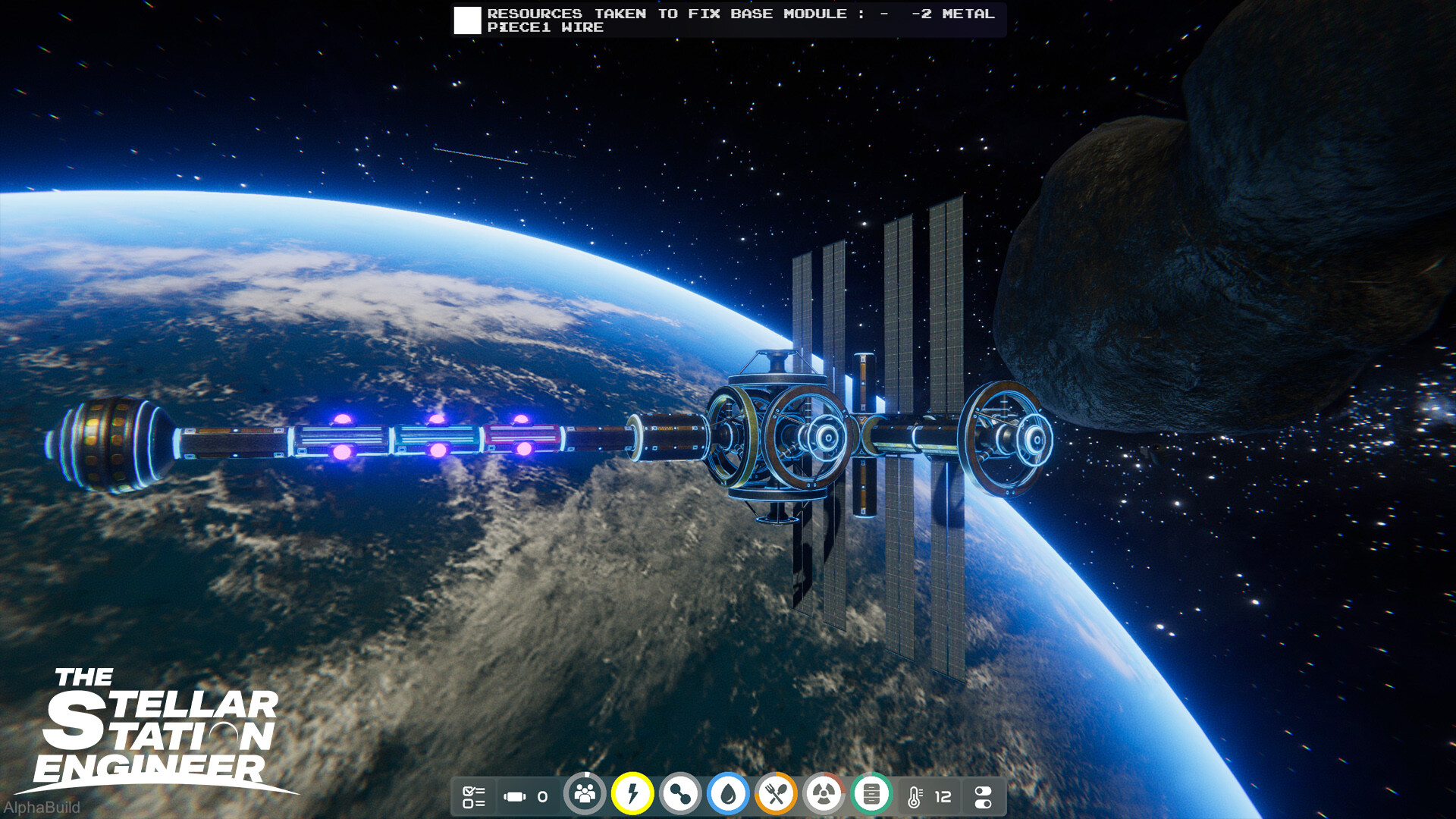Collapse the bottom HUD resource bar

728,795
